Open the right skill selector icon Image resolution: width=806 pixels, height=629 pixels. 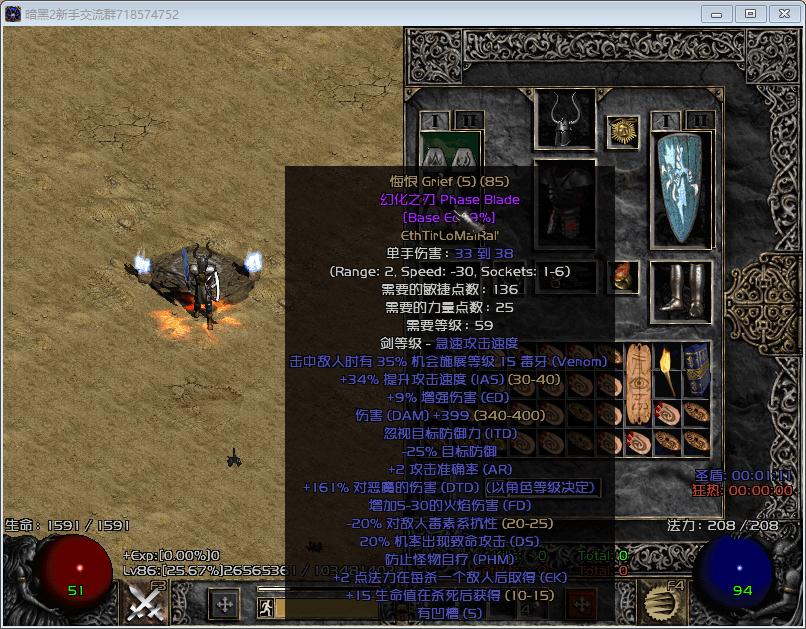pos(660,603)
